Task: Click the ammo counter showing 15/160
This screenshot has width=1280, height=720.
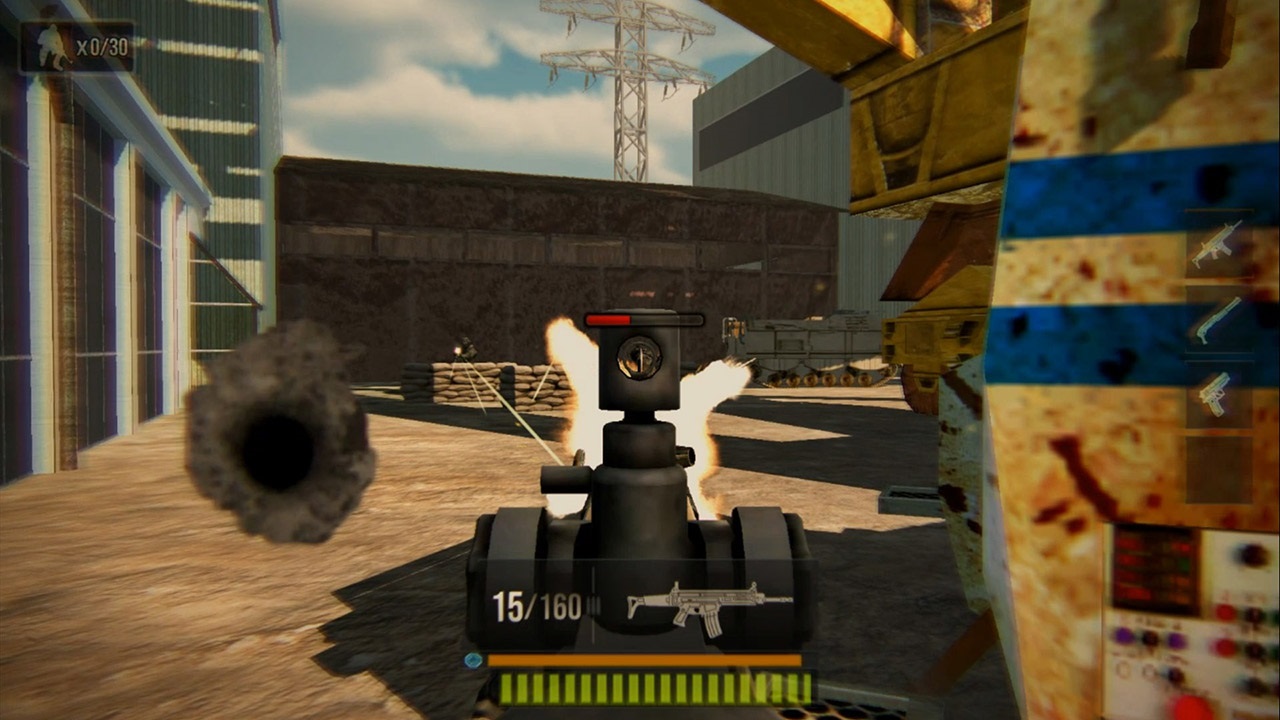Action: pos(535,605)
